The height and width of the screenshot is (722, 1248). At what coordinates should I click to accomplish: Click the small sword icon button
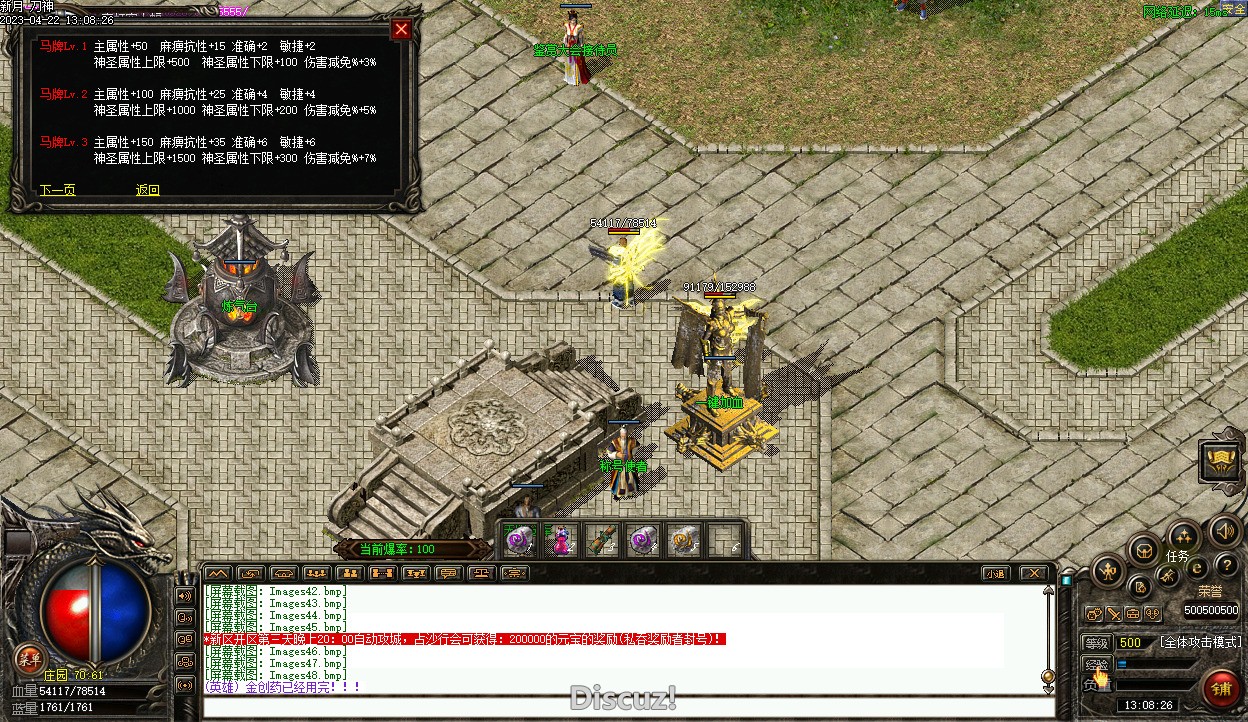1113,614
